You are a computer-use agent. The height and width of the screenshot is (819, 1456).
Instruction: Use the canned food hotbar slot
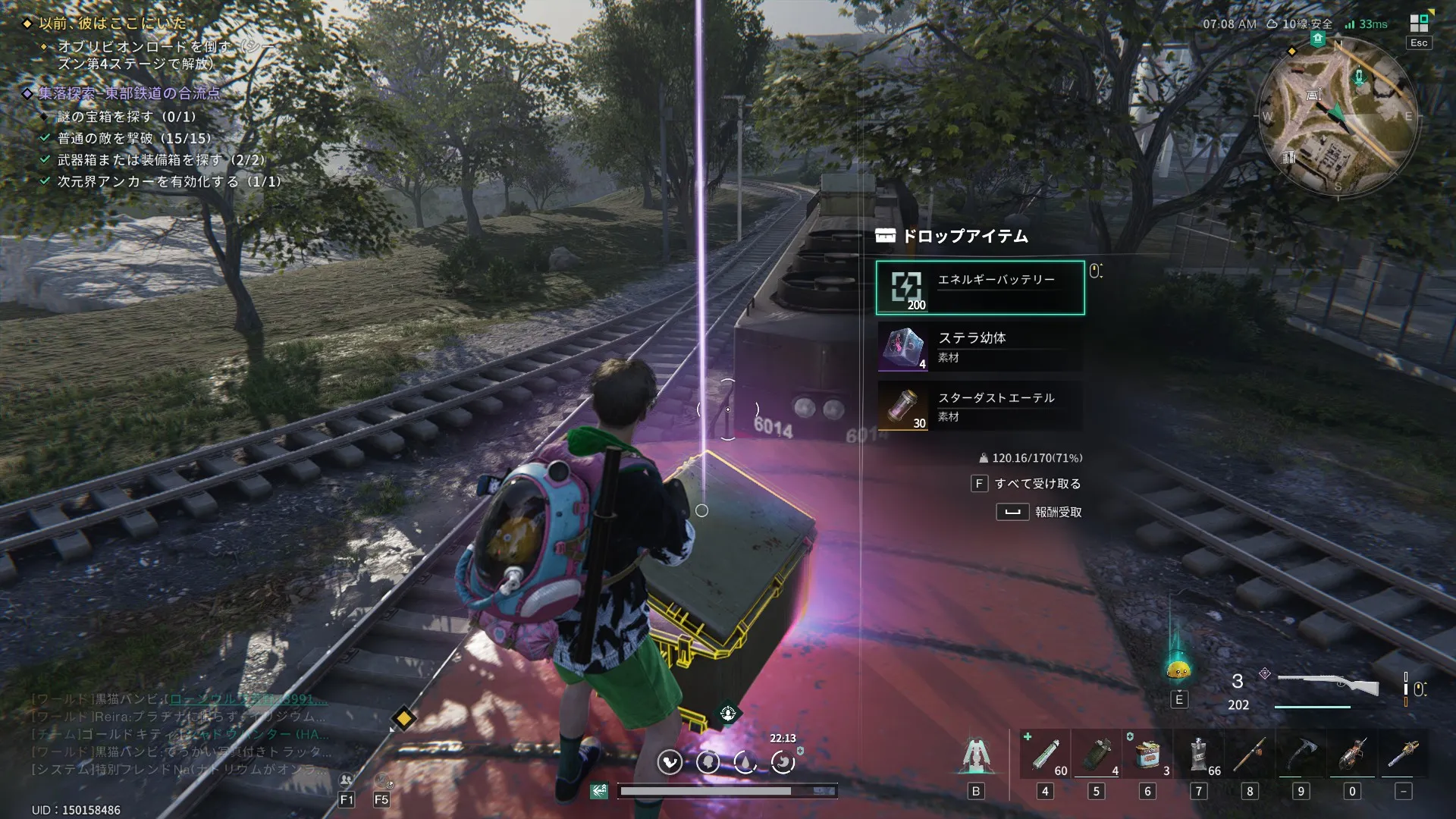pos(1147,755)
